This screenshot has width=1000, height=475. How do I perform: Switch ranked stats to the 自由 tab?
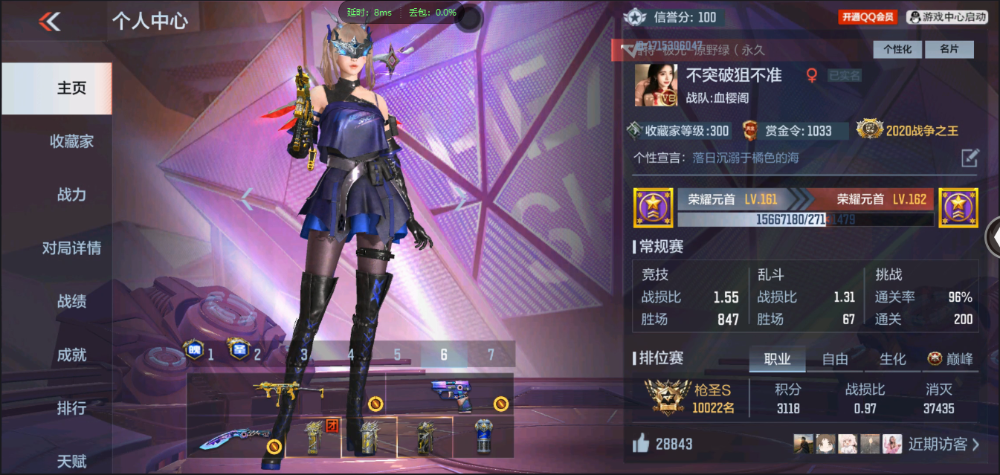point(835,359)
